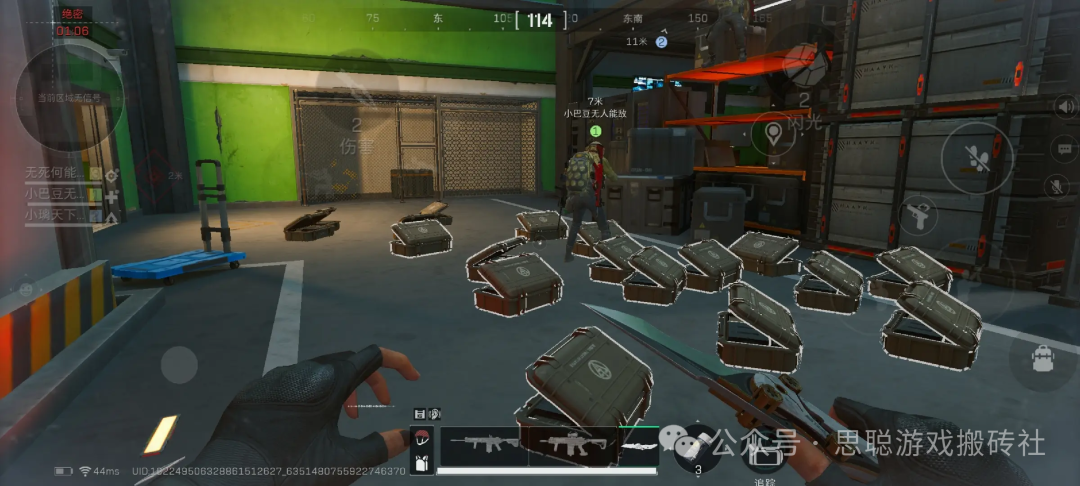Activate the tracking (追踪) skill button
Image resolution: width=1080 pixels, height=486 pixels.
click(765, 455)
